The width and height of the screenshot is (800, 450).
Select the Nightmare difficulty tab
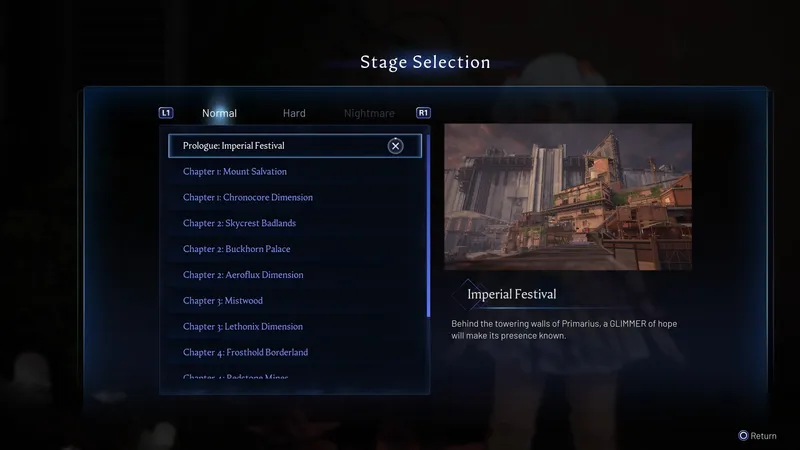tap(369, 113)
